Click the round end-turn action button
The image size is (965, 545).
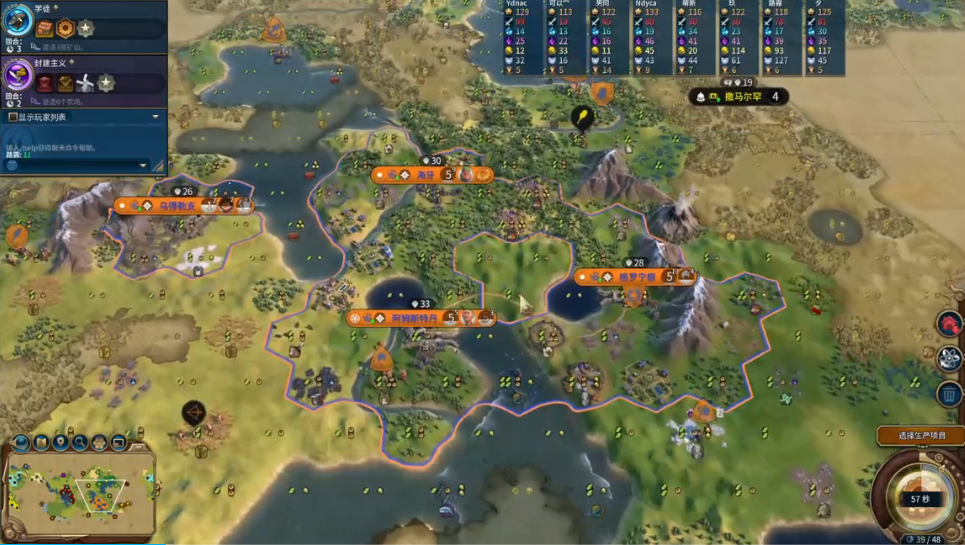click(x=918, y=498)
